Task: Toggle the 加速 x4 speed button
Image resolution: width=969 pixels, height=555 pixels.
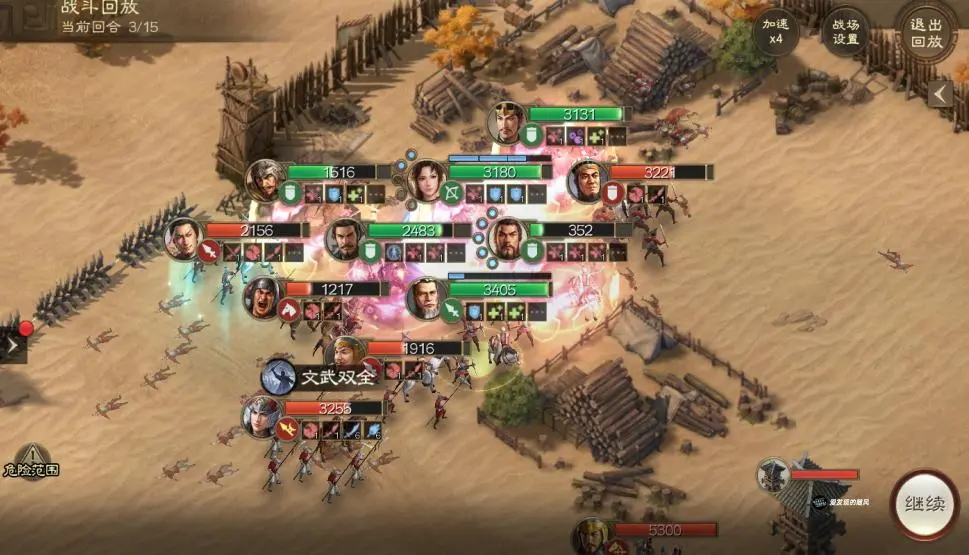Action: pos(776,33)
